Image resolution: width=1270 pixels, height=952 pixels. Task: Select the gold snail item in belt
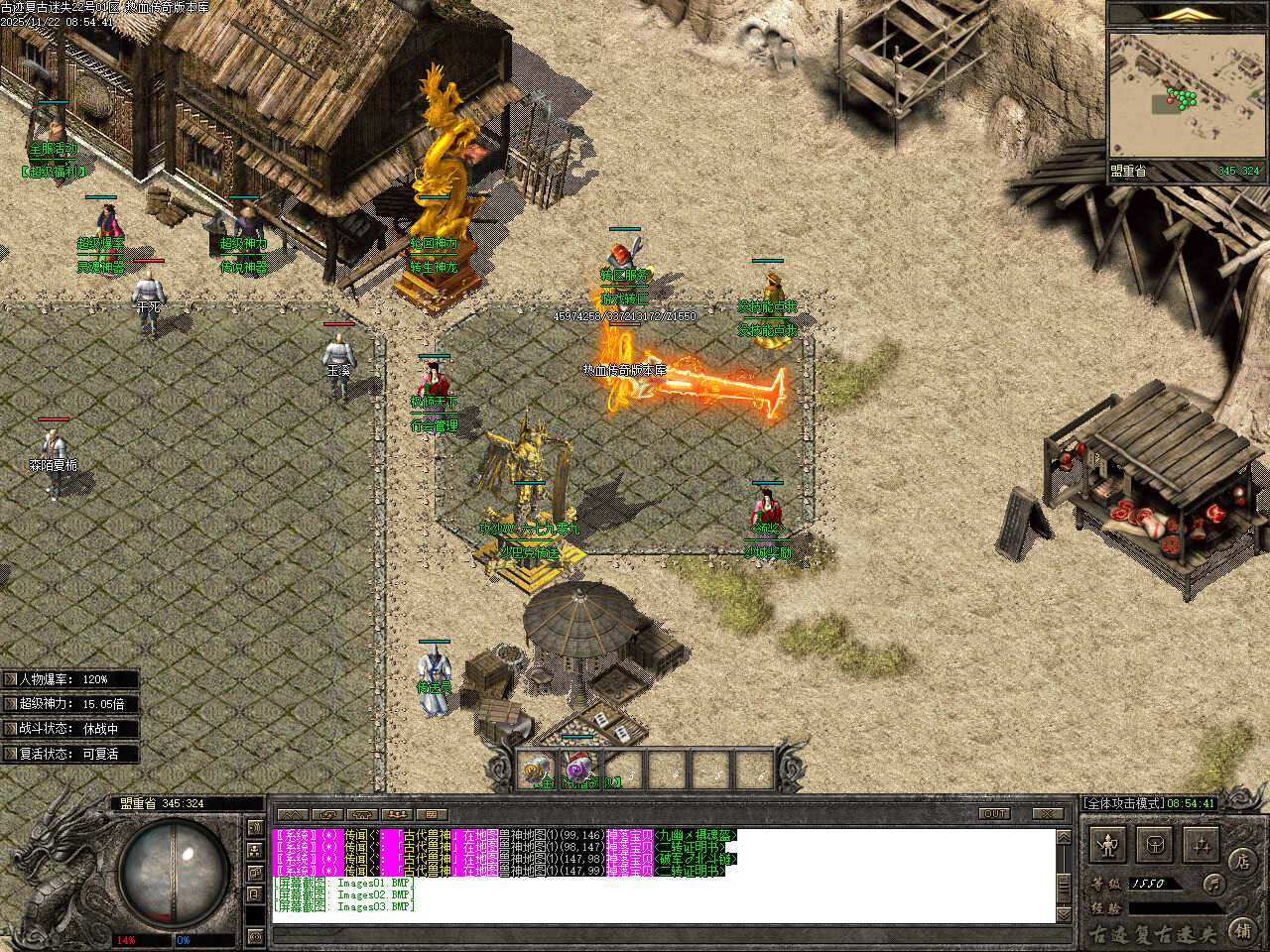[537, 770]
